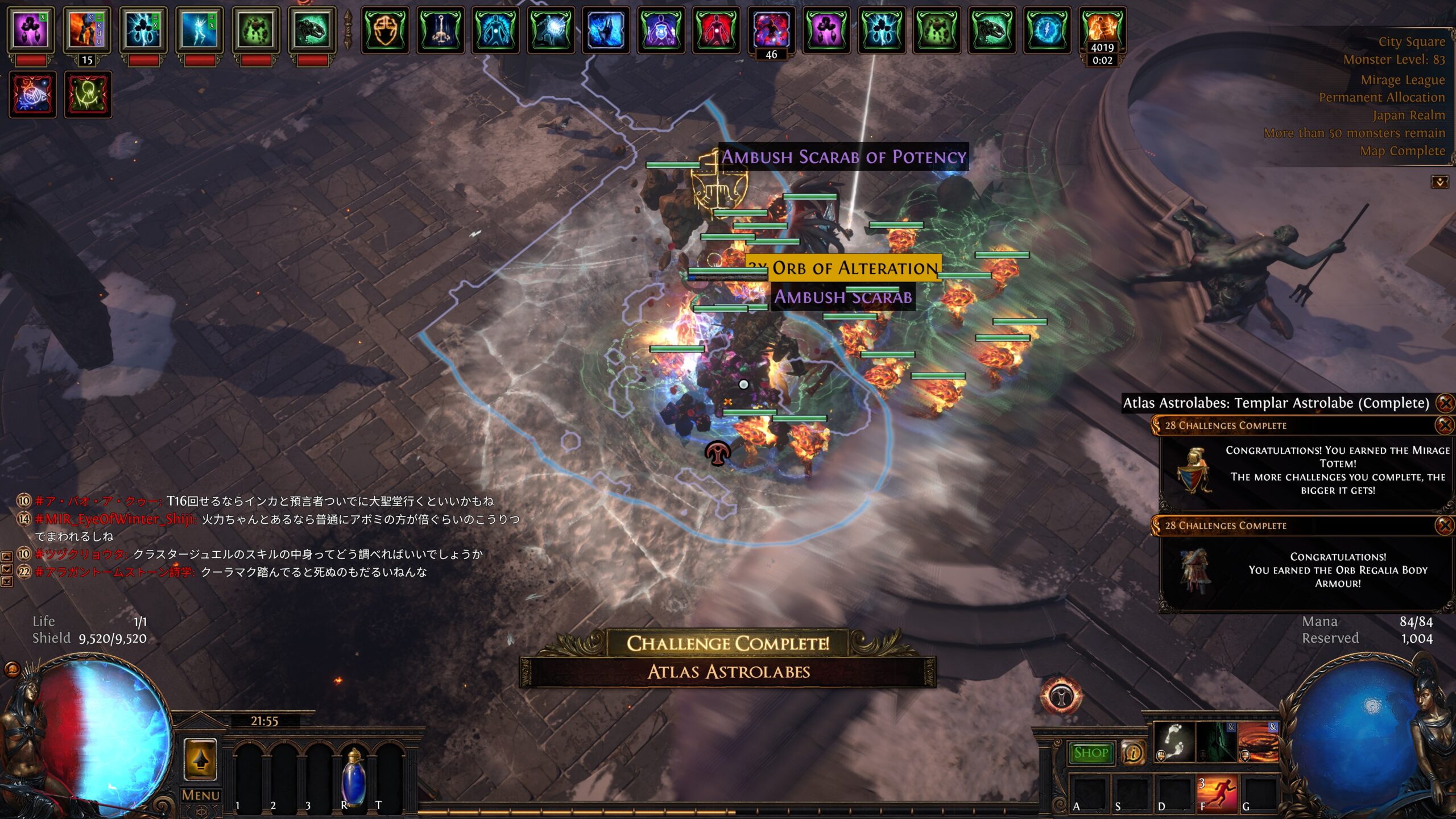1456x819 pixels.
Task: Activate the running man dash skill
Action: tap(1217, 793)
